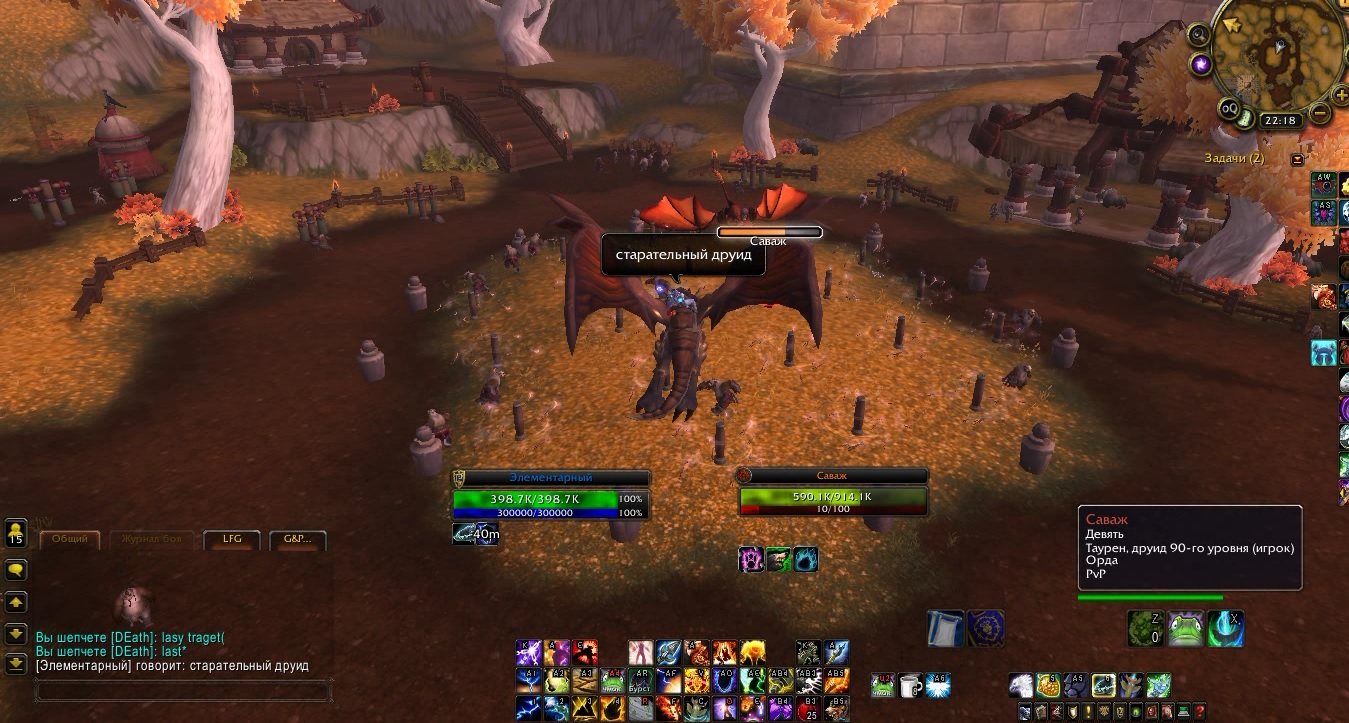This screenshot has height=723, width=1349.
Task: Zoom in the minimap with the plus button
Action: [1341, 95]
